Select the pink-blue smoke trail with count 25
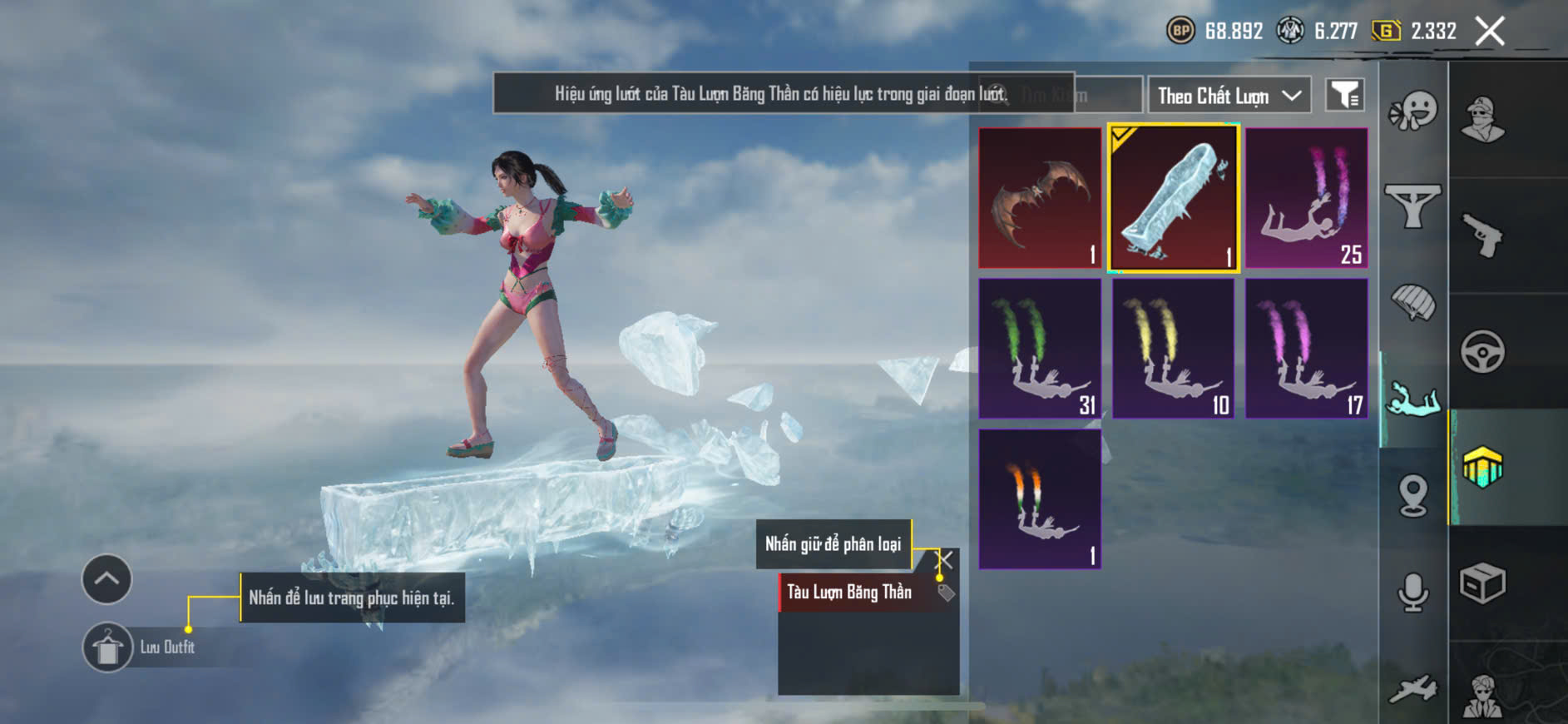Viewport: 1568px width, 724px height. [1306, 198]
